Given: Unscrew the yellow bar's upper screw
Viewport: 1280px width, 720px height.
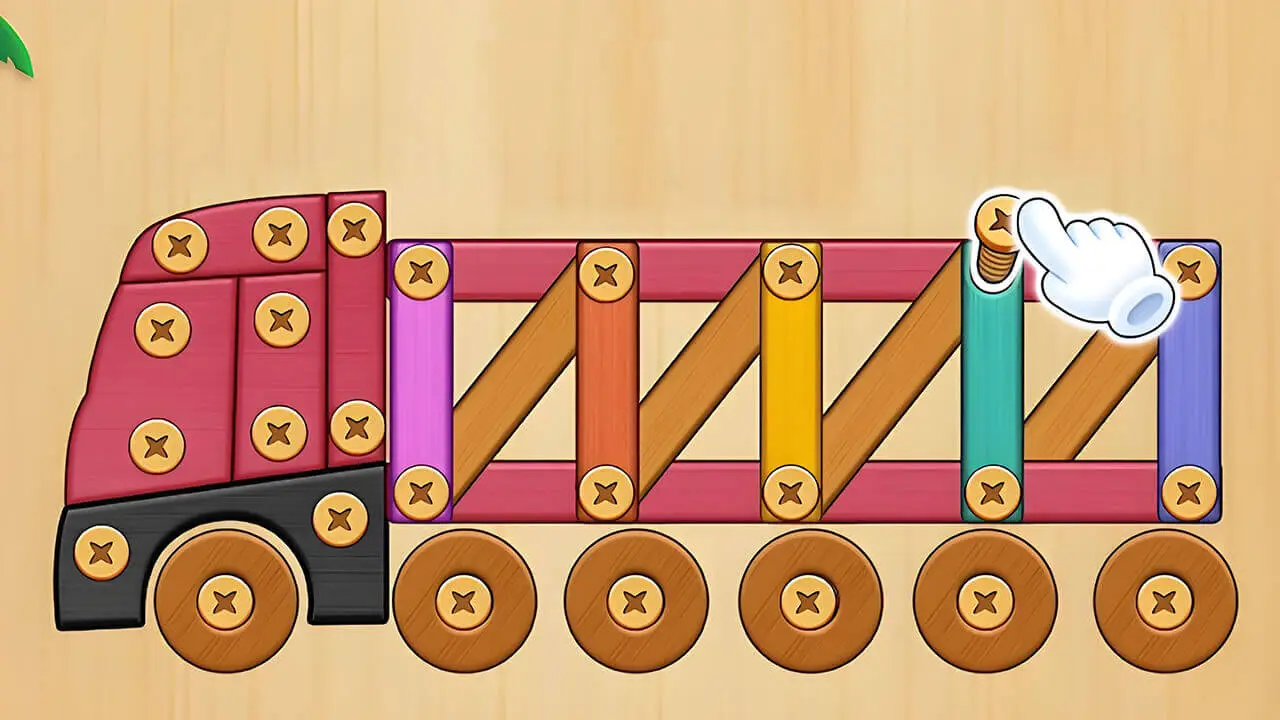Looking at the screenshot, I should (x=790, y=271).
